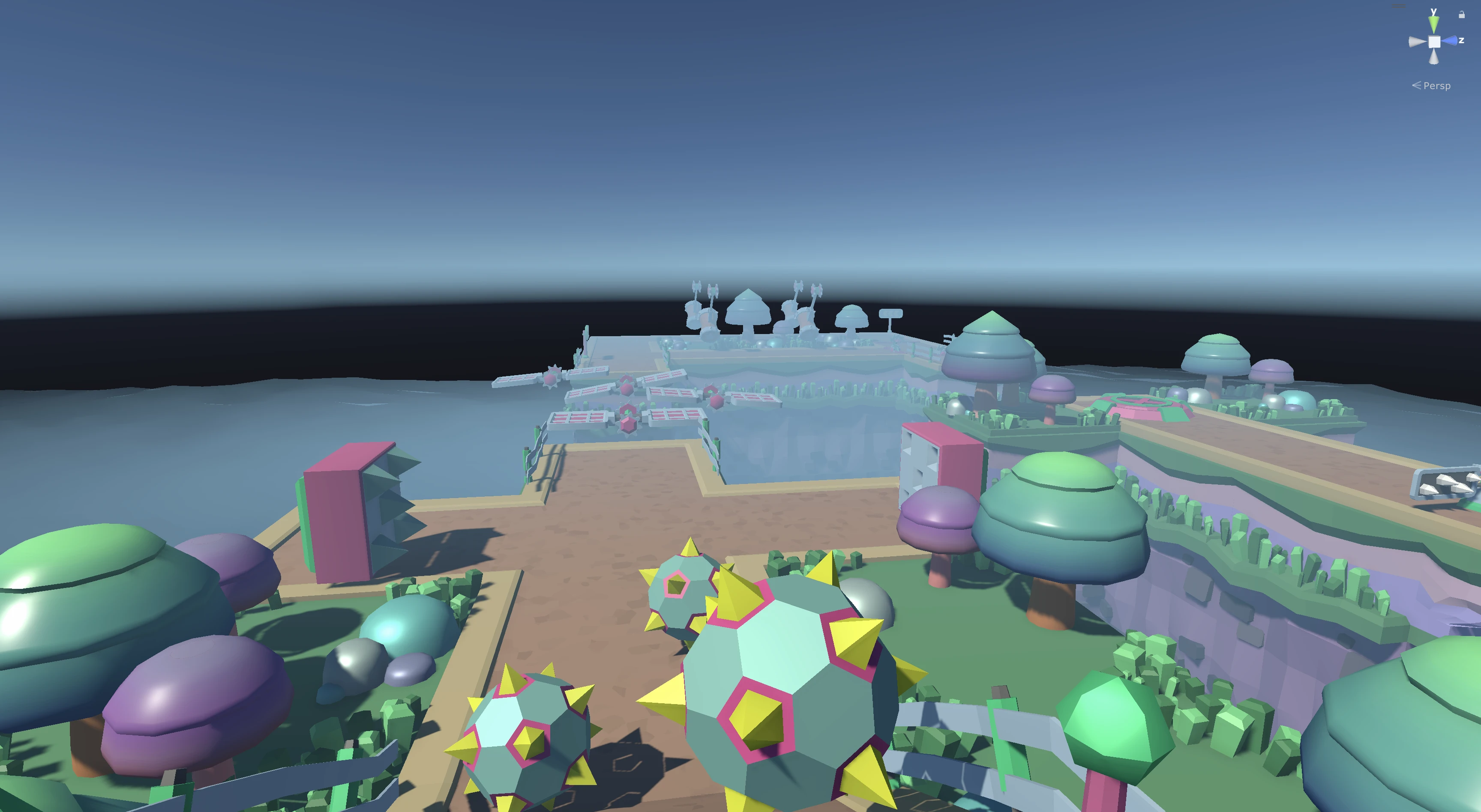Click the gray cone below the gizmo cube
This screenshot has width=1481, height=812.
[x=1434, y=57]
